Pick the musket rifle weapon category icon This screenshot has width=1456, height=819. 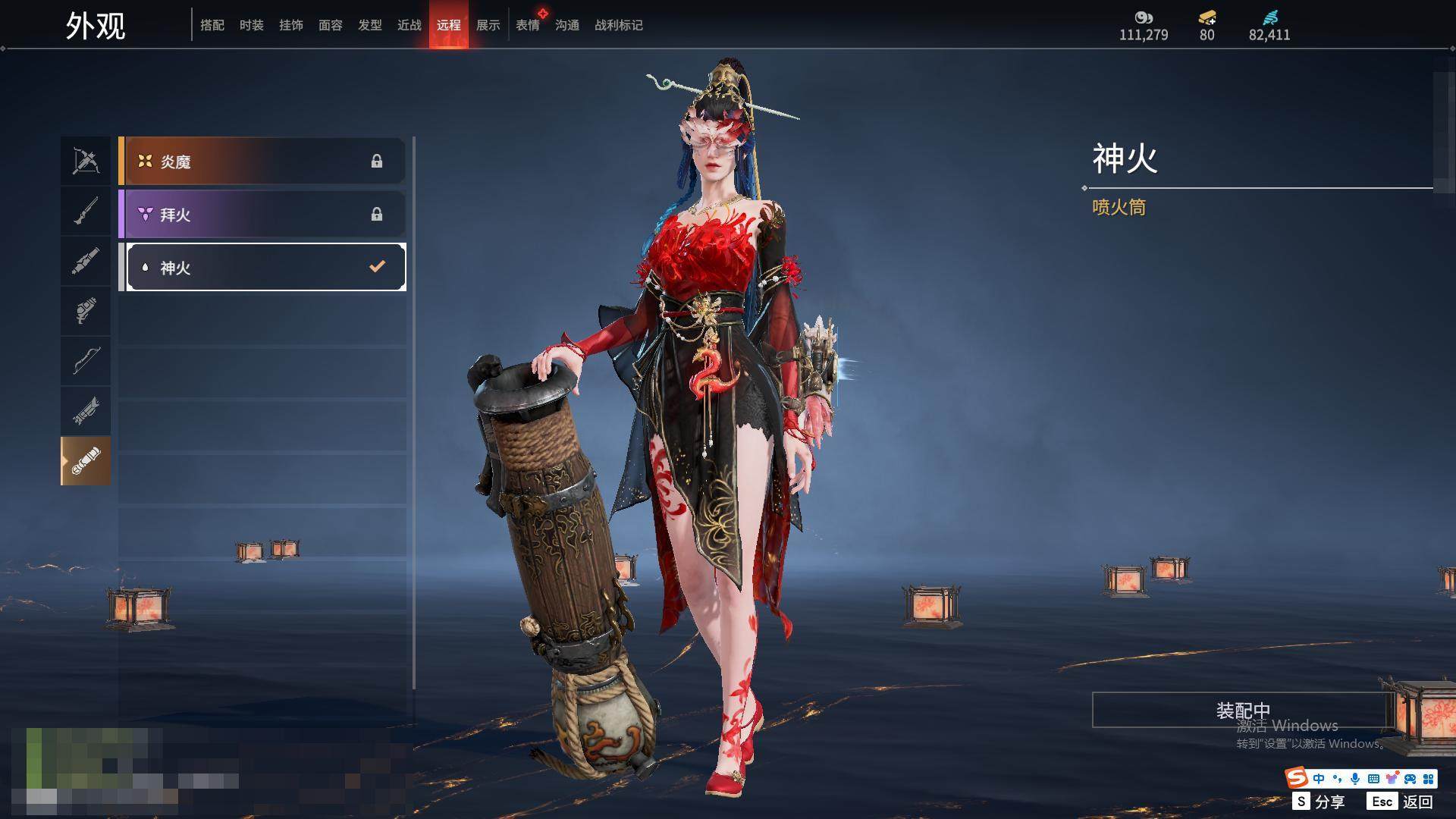coord(86,211)
